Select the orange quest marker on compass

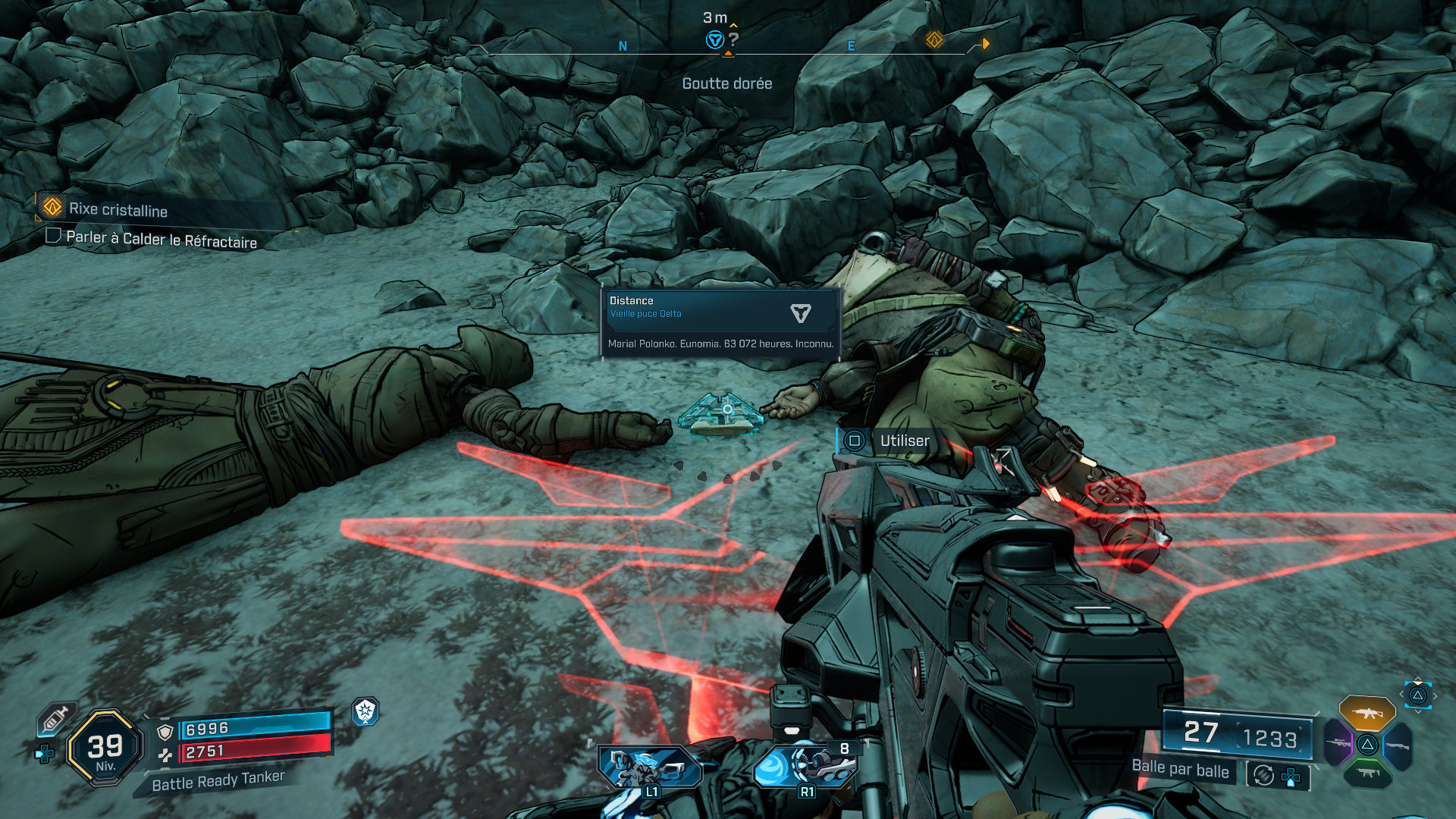point(934,39)
